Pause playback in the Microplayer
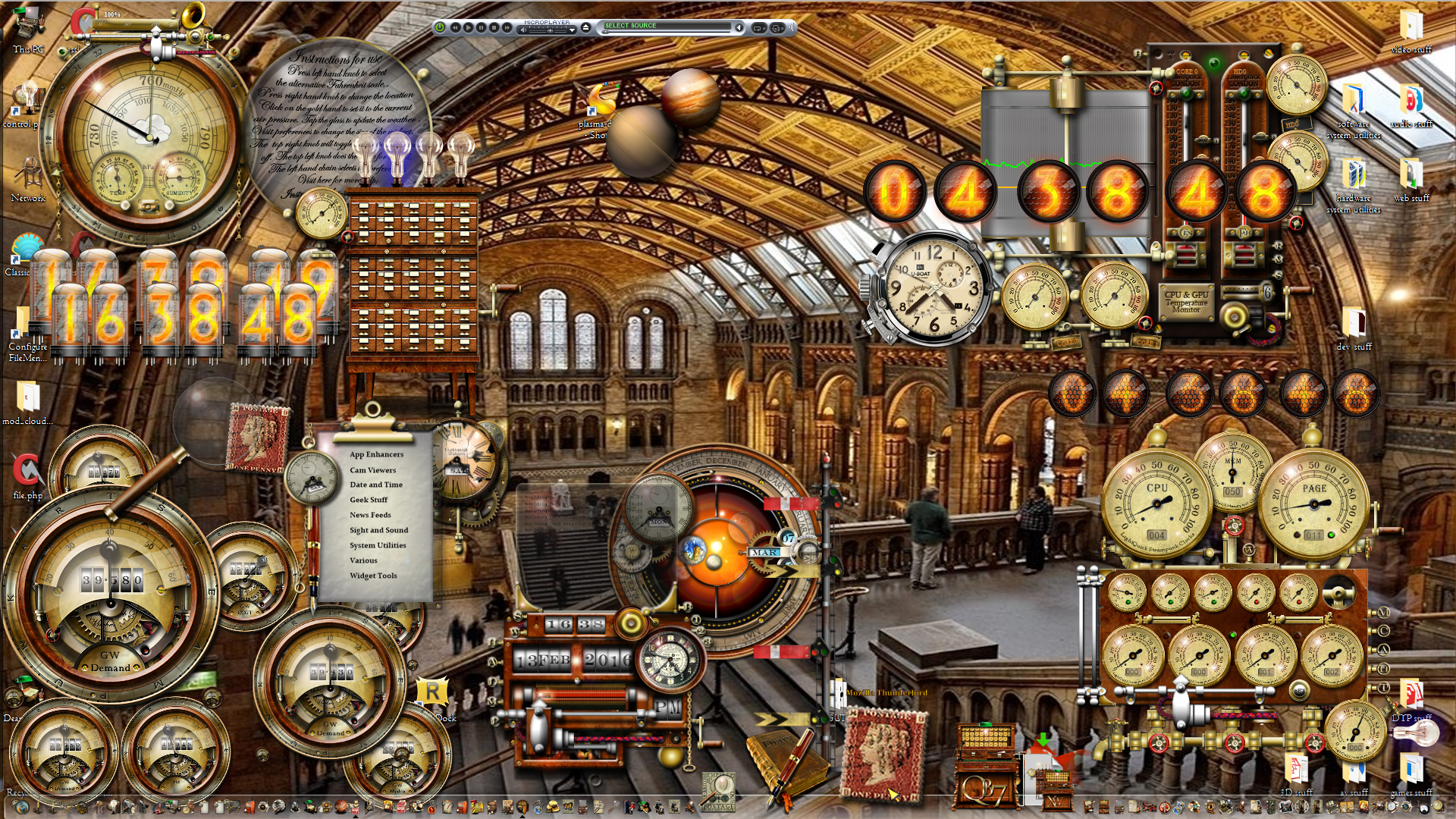Screen dimensions: 1456x819 (x=481, y=27)
